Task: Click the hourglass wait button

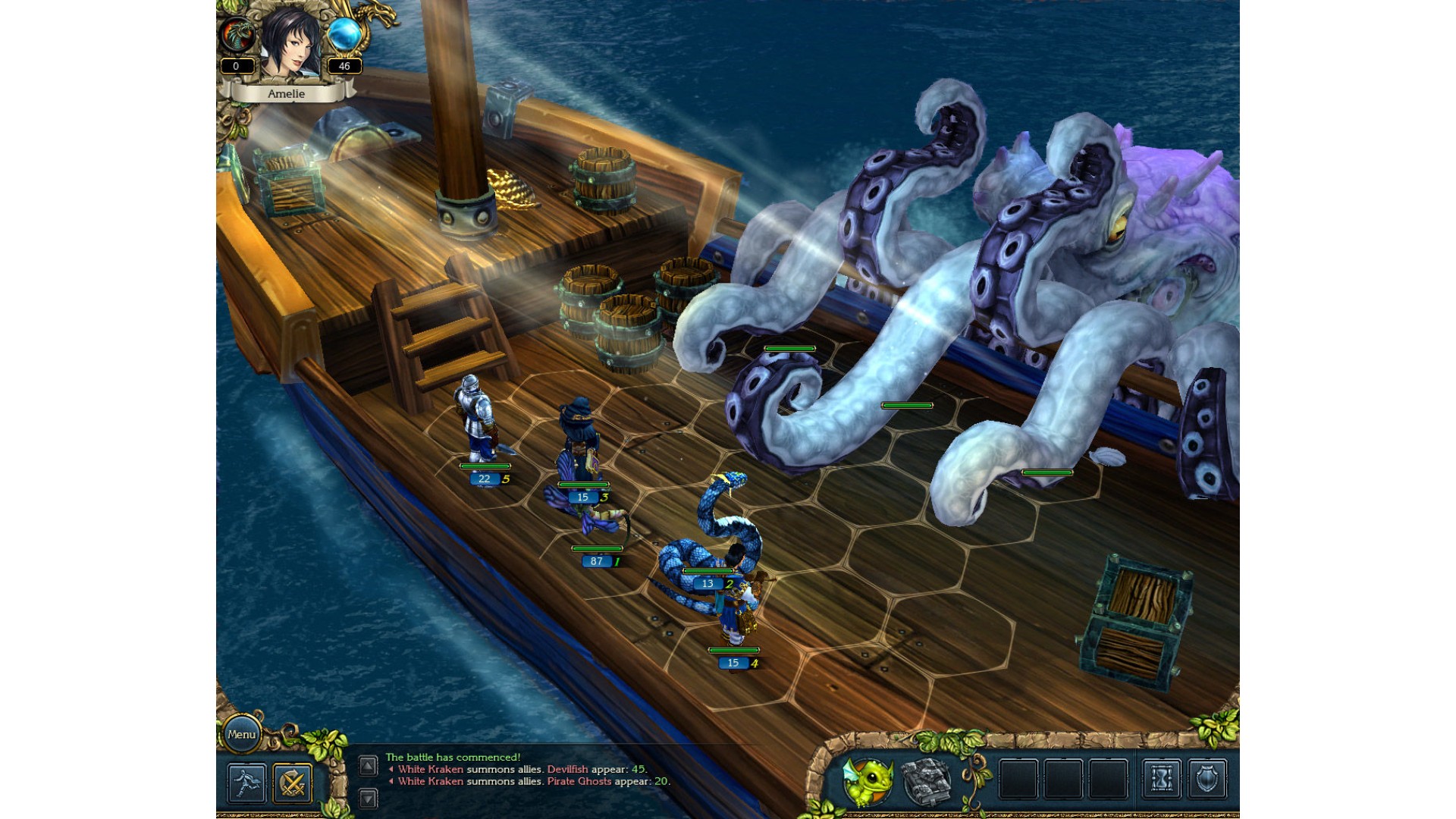Action: click(x=1161, y=779)
